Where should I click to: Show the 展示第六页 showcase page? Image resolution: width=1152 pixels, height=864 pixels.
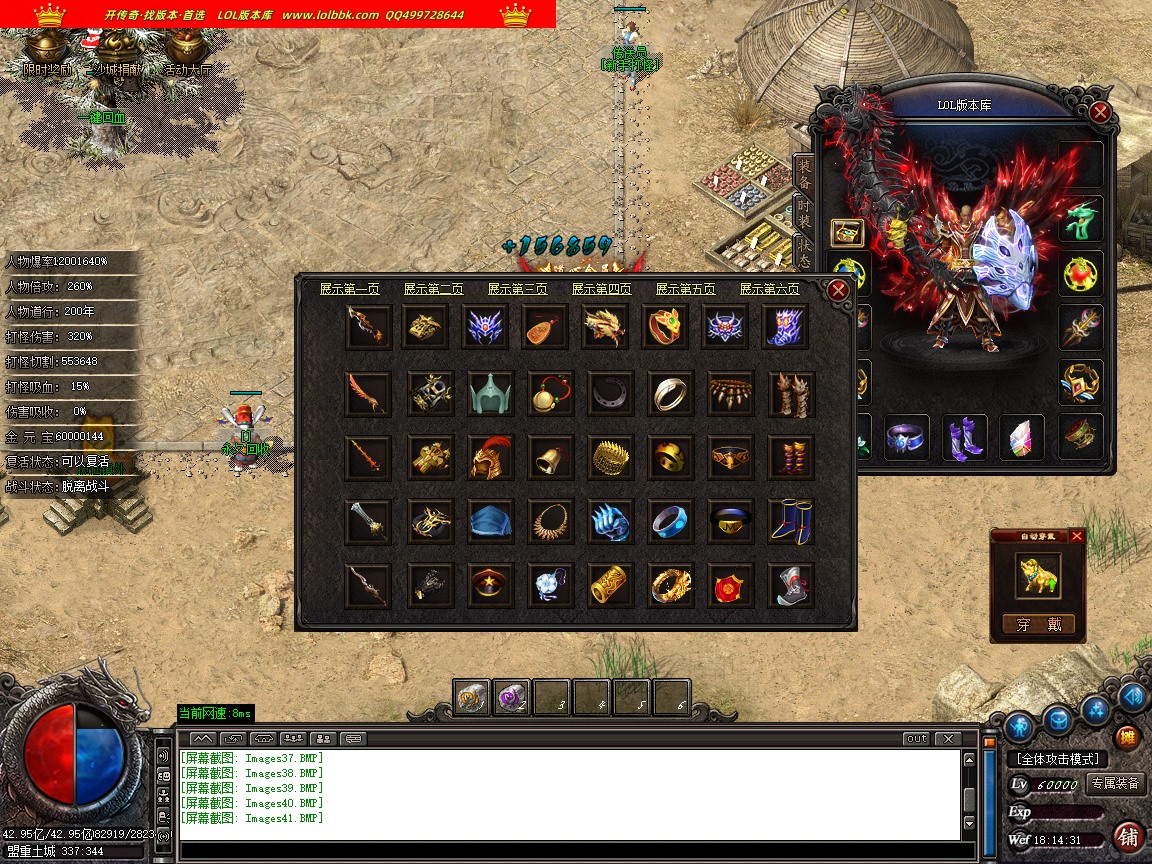tap(770, 289)
